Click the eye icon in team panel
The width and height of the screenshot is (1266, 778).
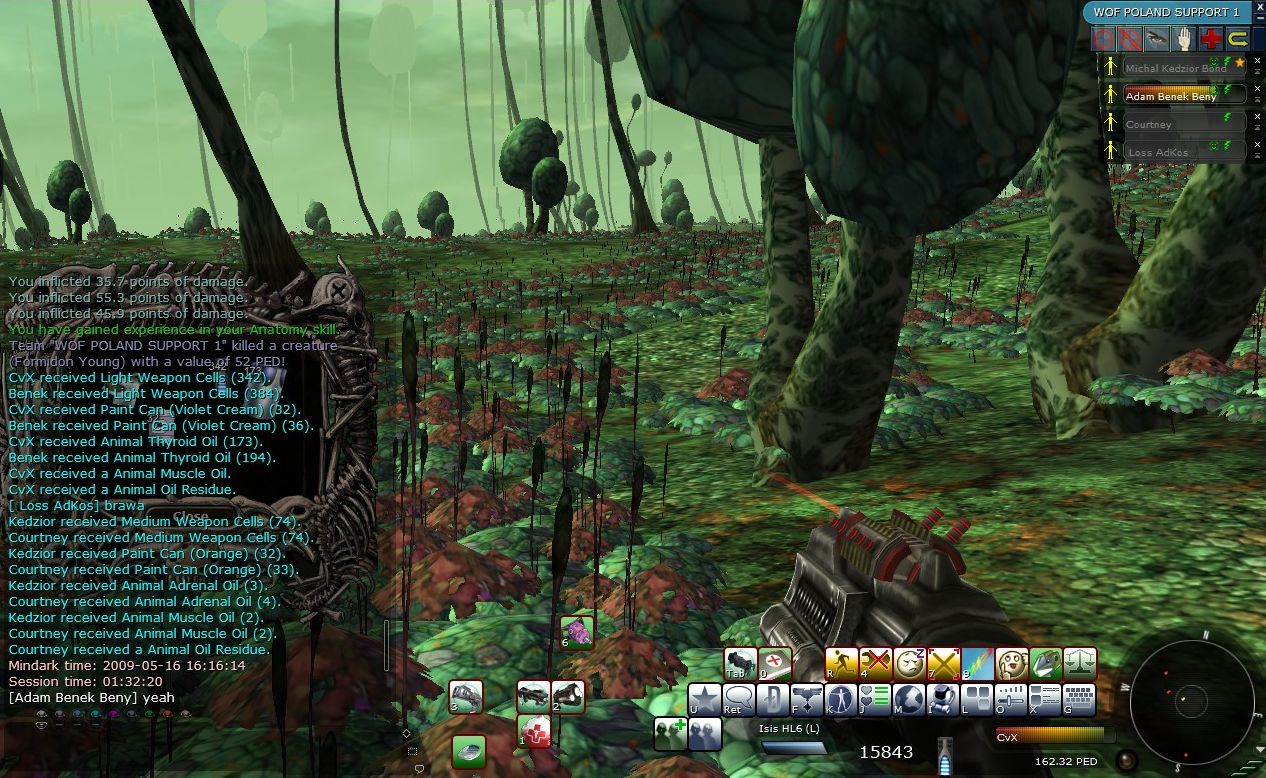(1157, 39)
